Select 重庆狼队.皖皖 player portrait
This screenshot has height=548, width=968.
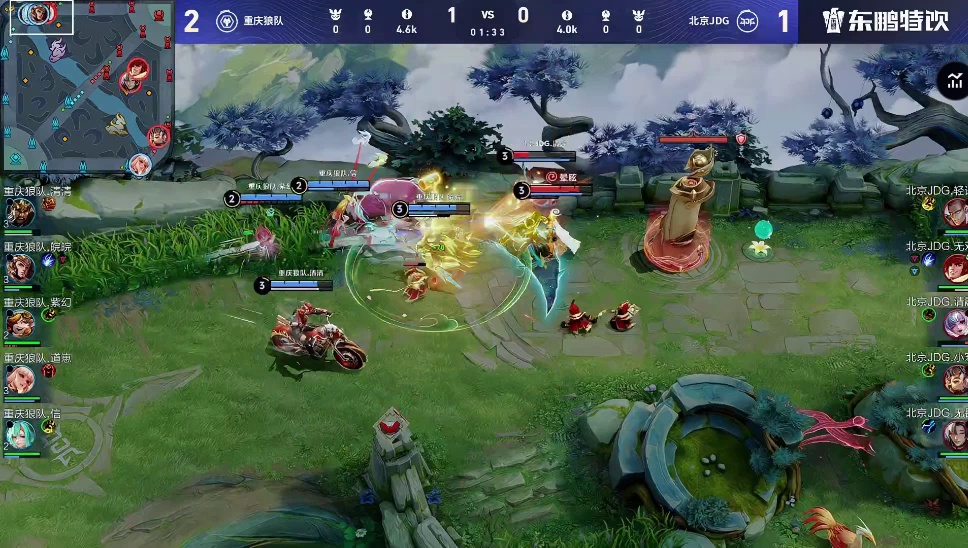point(21,267)
